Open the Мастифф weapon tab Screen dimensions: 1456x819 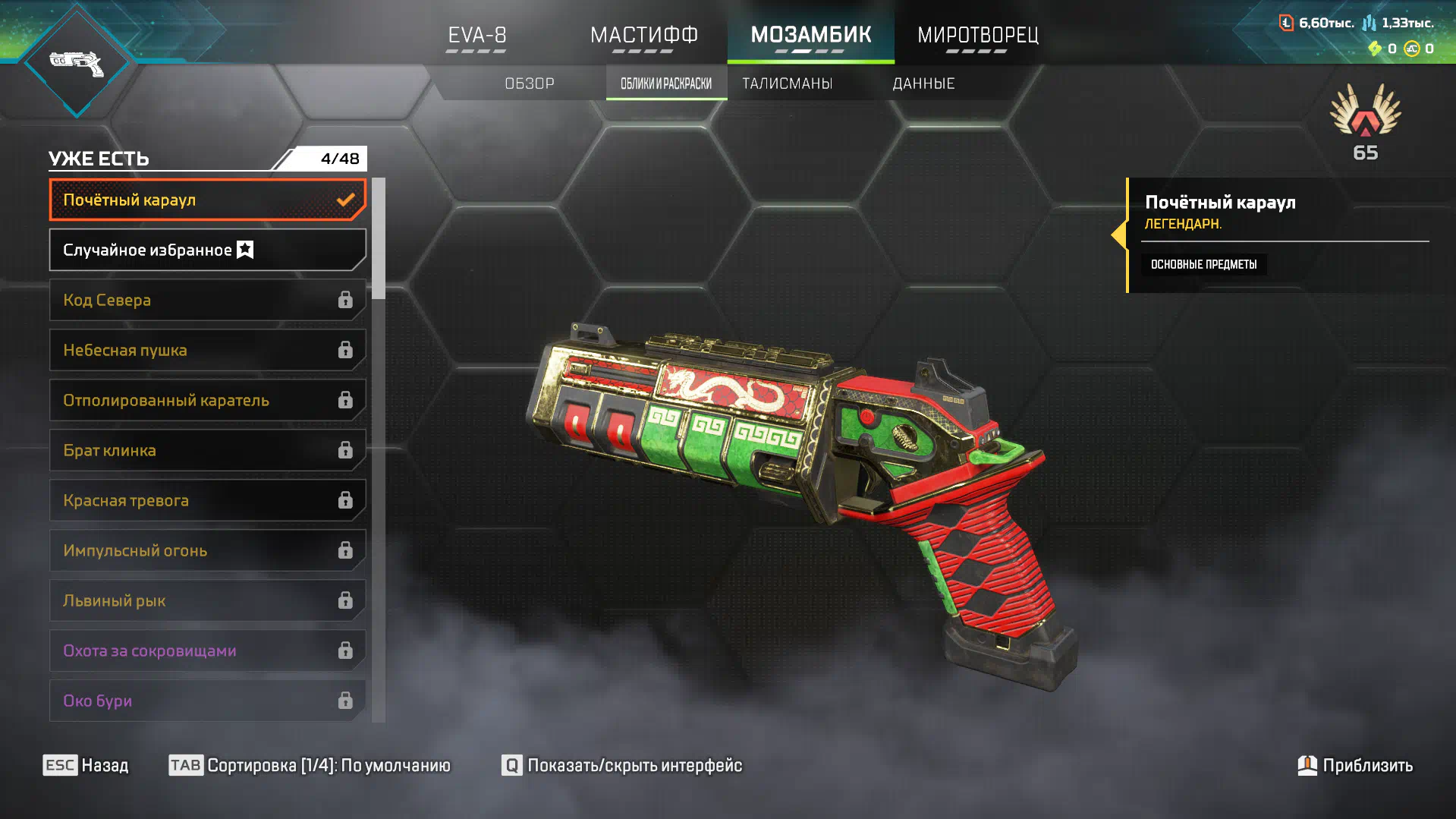point(643,35)
